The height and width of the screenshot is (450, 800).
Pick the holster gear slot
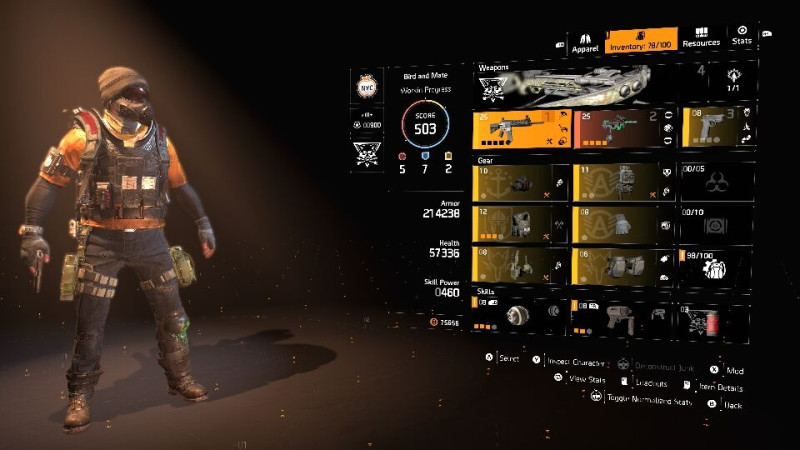[x=520, y=264]
